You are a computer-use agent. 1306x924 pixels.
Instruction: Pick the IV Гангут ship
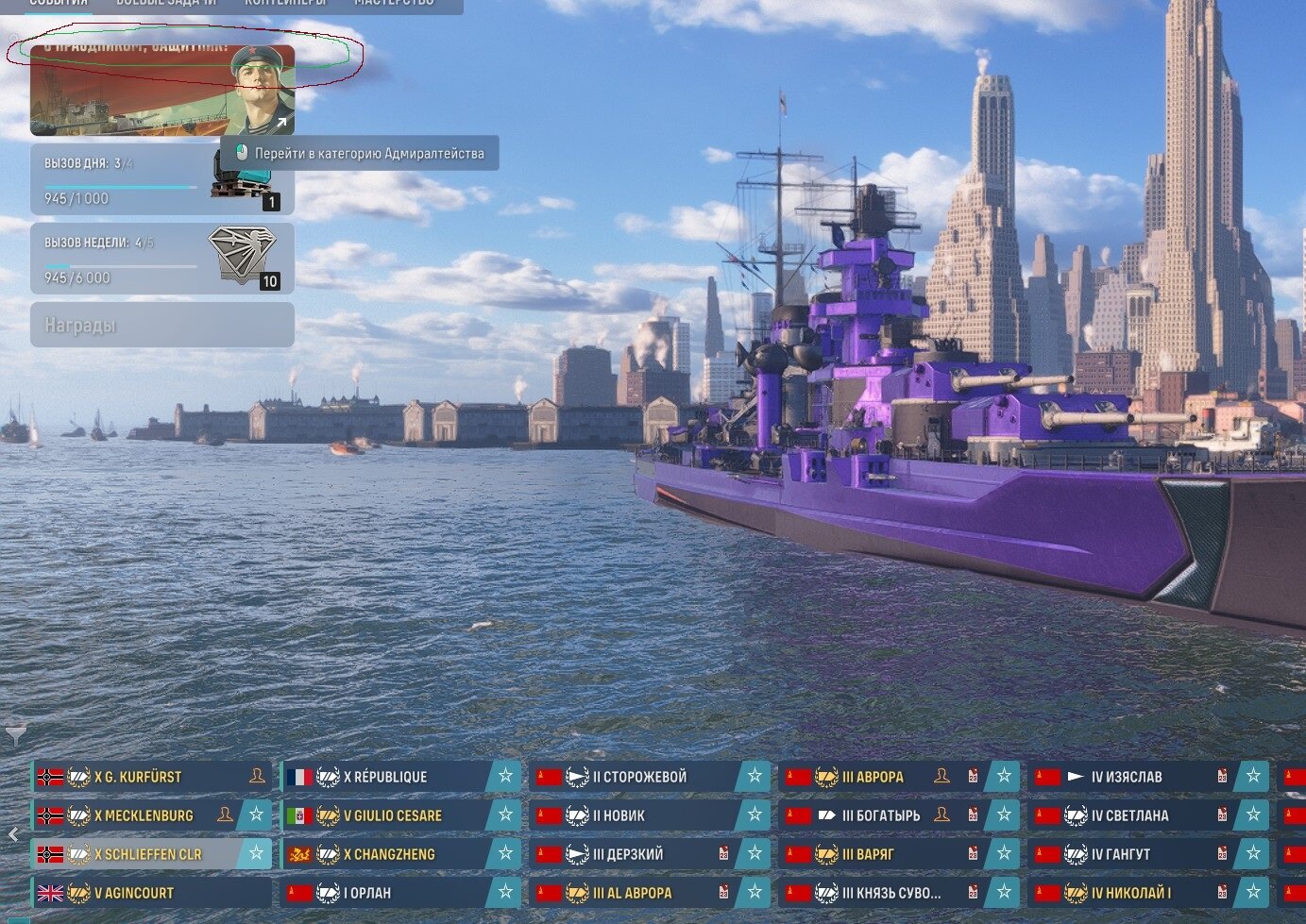1124,854
